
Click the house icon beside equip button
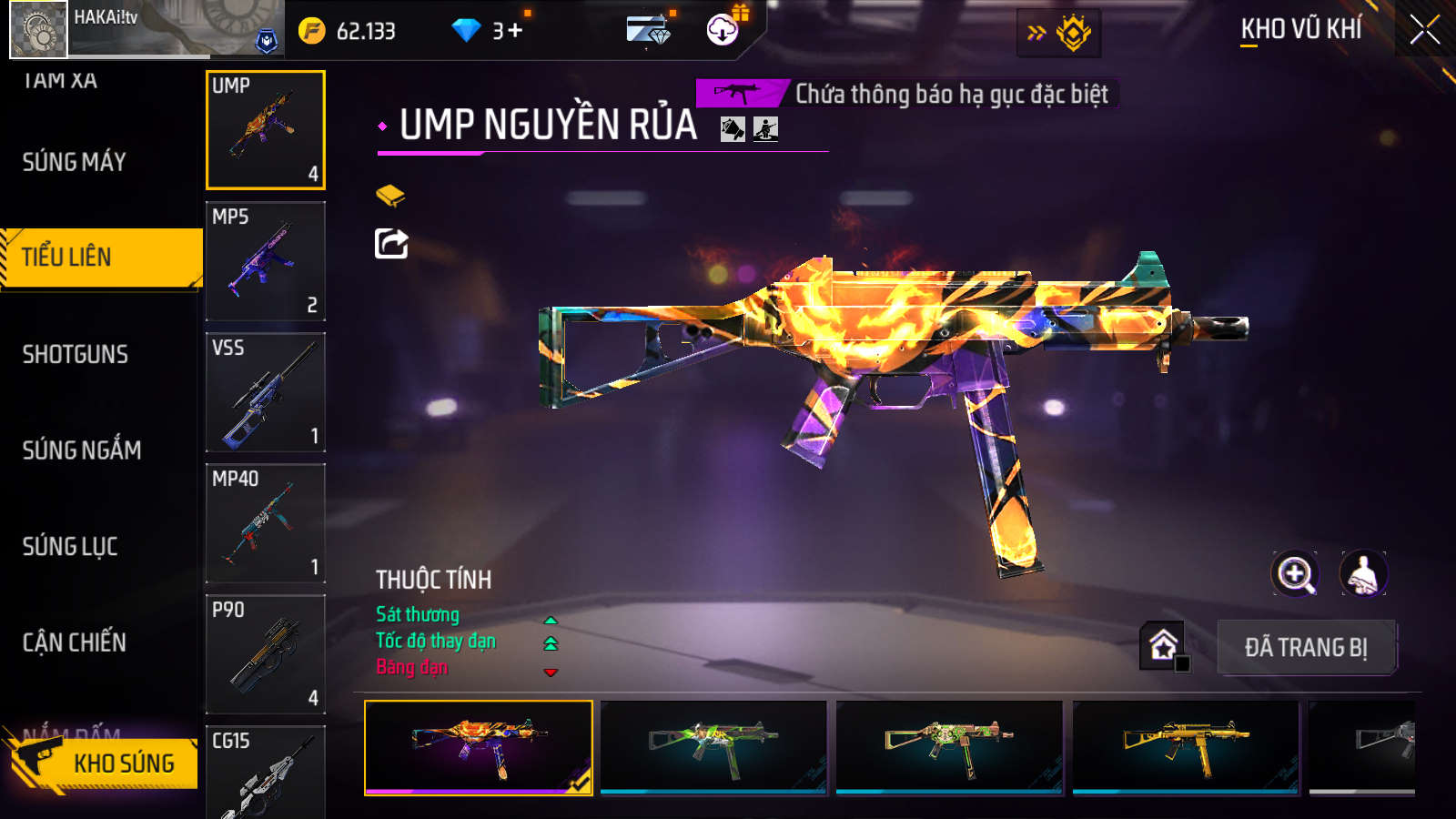pos(1163,645)
